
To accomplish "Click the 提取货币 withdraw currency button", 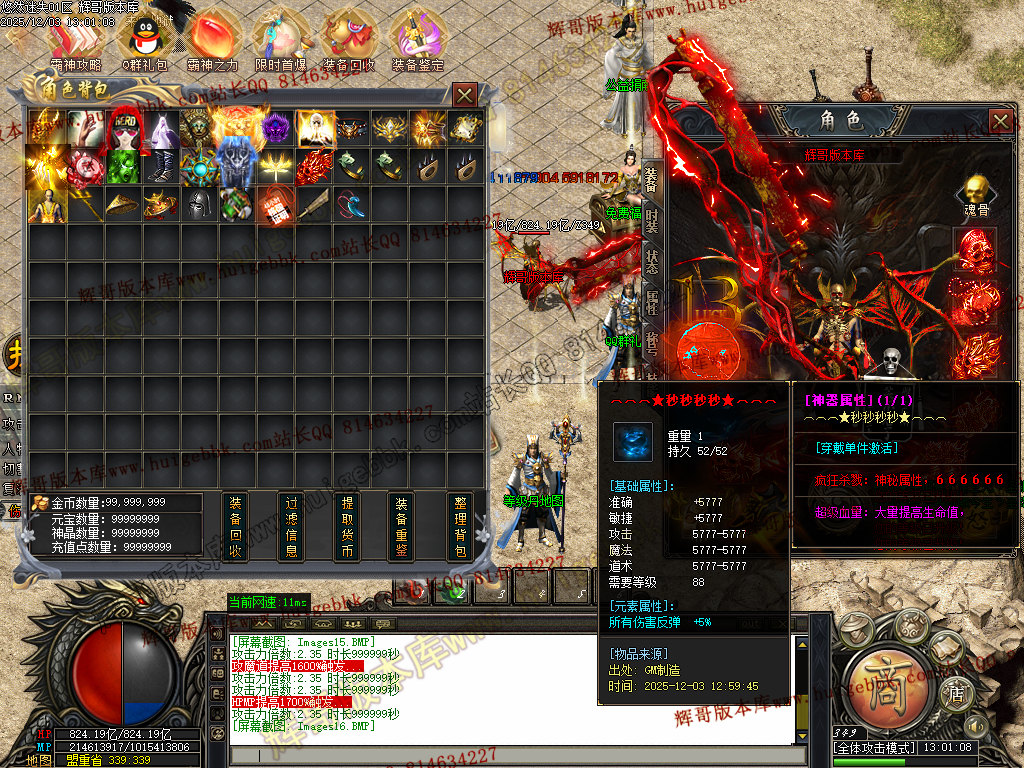I will 347,527.
